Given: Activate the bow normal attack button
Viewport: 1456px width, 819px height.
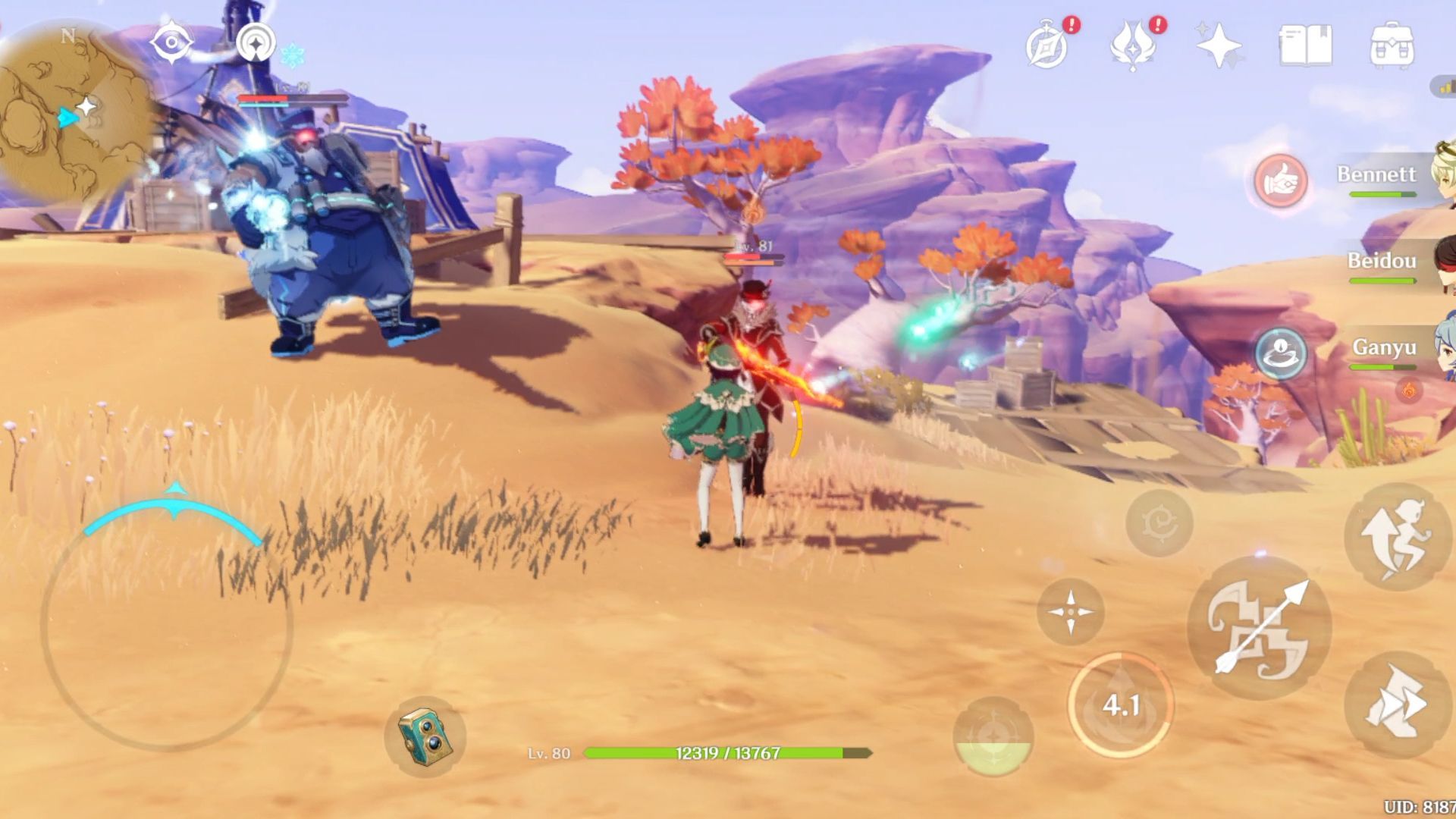Looking at the screenshot, I should 1259,628.
